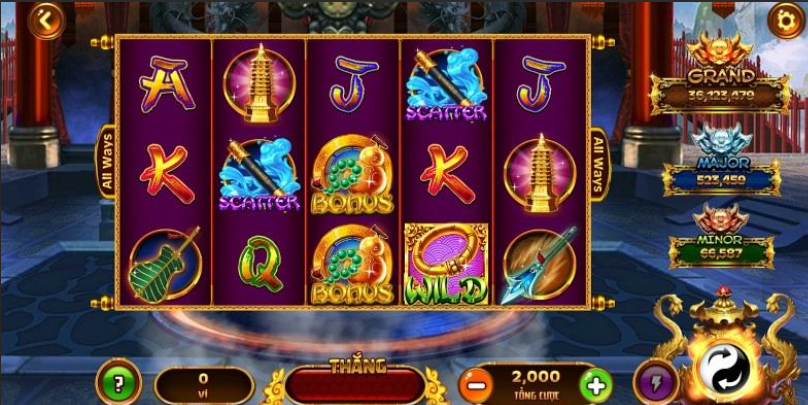
Task: Increase total bet with the green plus
Action: click(x=595, y=383)
